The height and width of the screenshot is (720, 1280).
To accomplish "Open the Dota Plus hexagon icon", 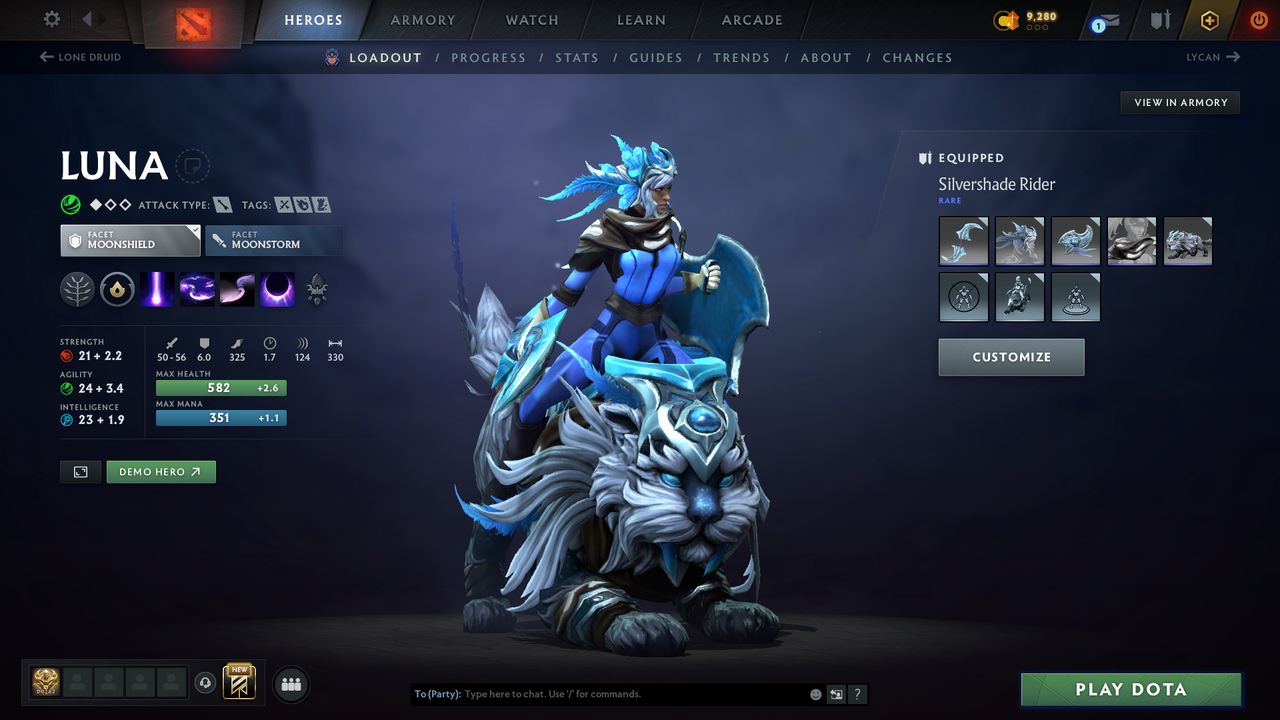I will (1209, 19).
